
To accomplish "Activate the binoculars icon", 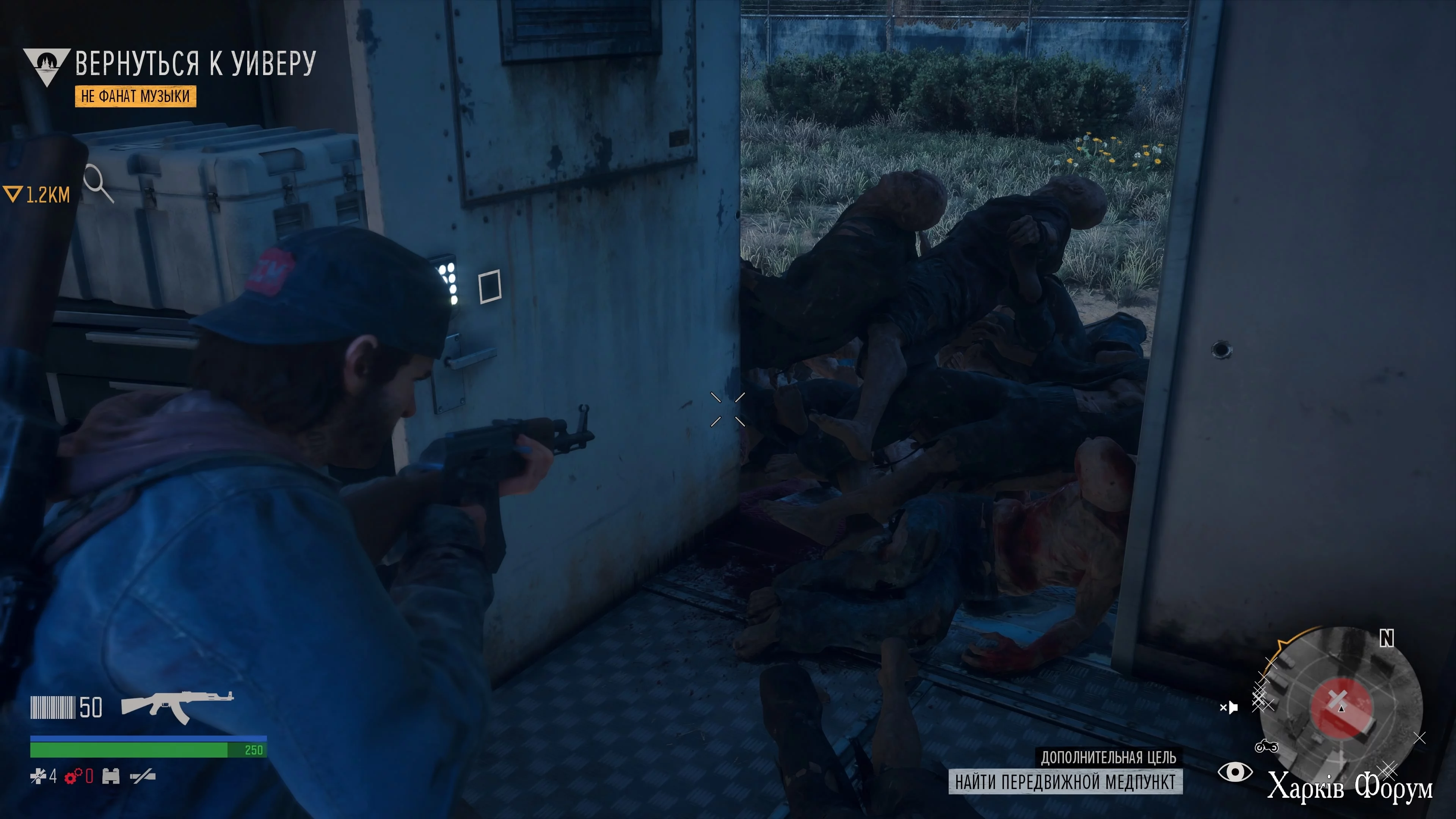I will tap(111, 777).
